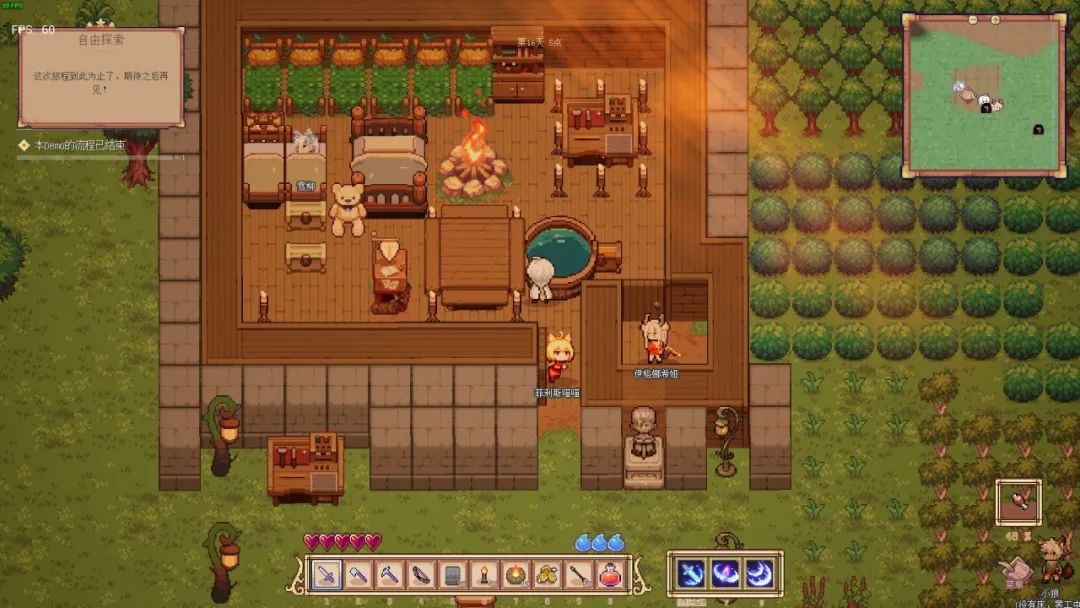Open the minimap
Viewport: 1080px width, 608px height.
[x=983, y=96]
